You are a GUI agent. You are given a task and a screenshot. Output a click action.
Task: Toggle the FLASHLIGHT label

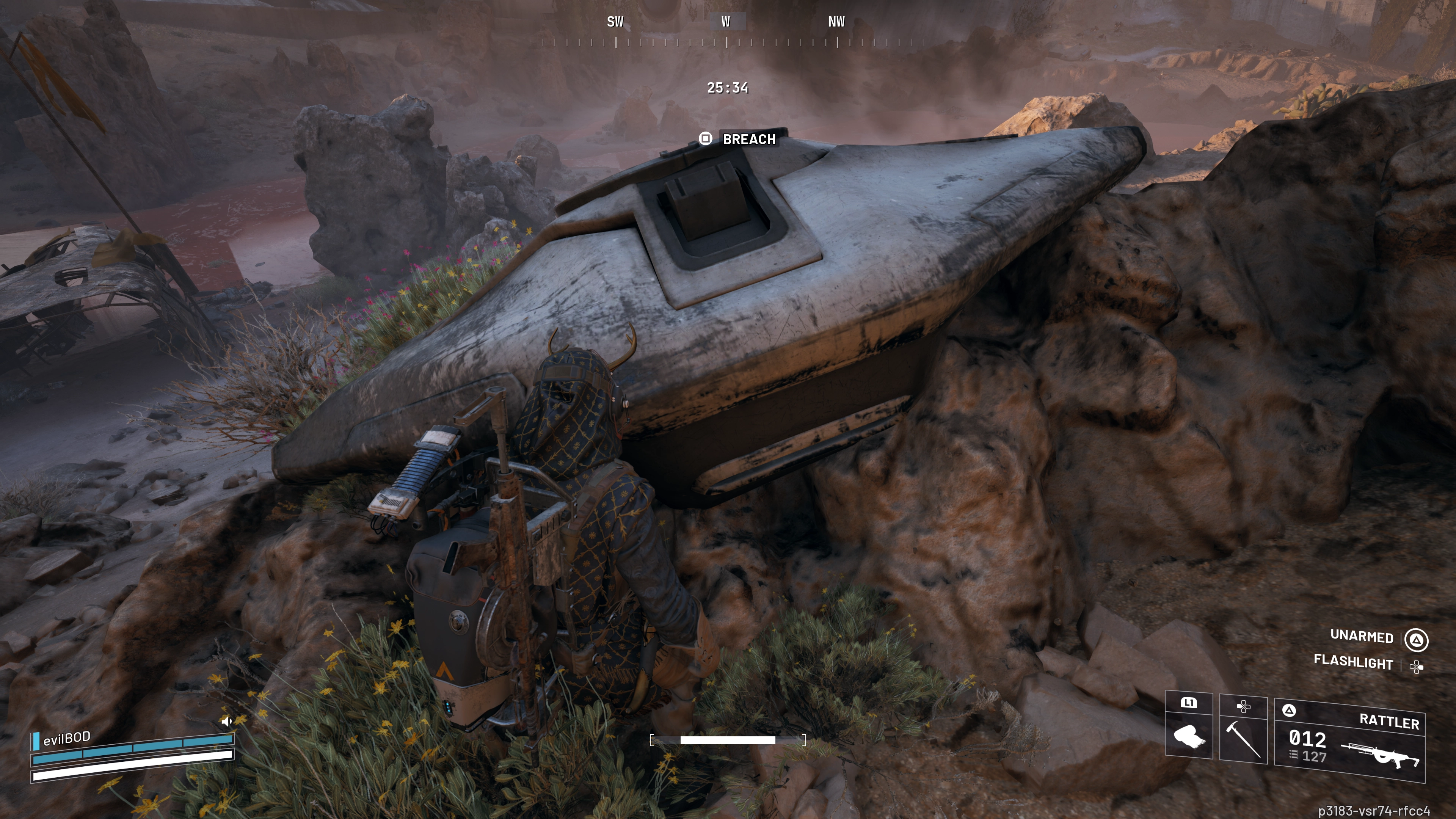[x=1352, y=662]
